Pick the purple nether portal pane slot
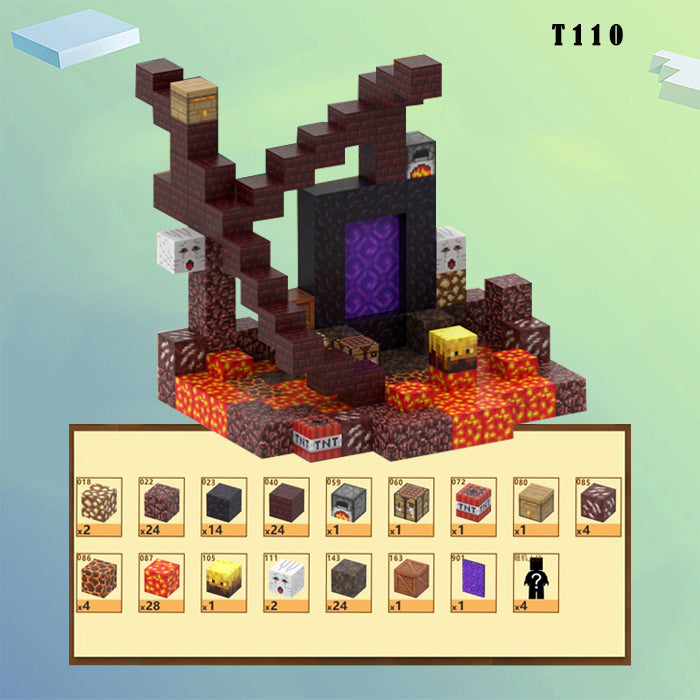 [x=473, y=583]
